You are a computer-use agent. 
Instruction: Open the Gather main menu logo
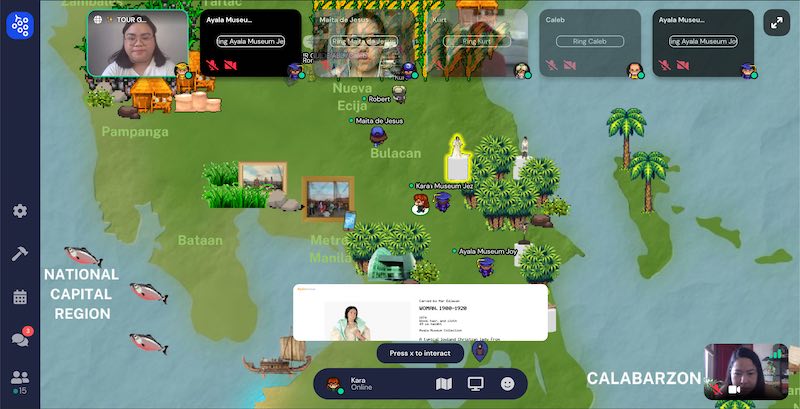[x=20, y=25]
